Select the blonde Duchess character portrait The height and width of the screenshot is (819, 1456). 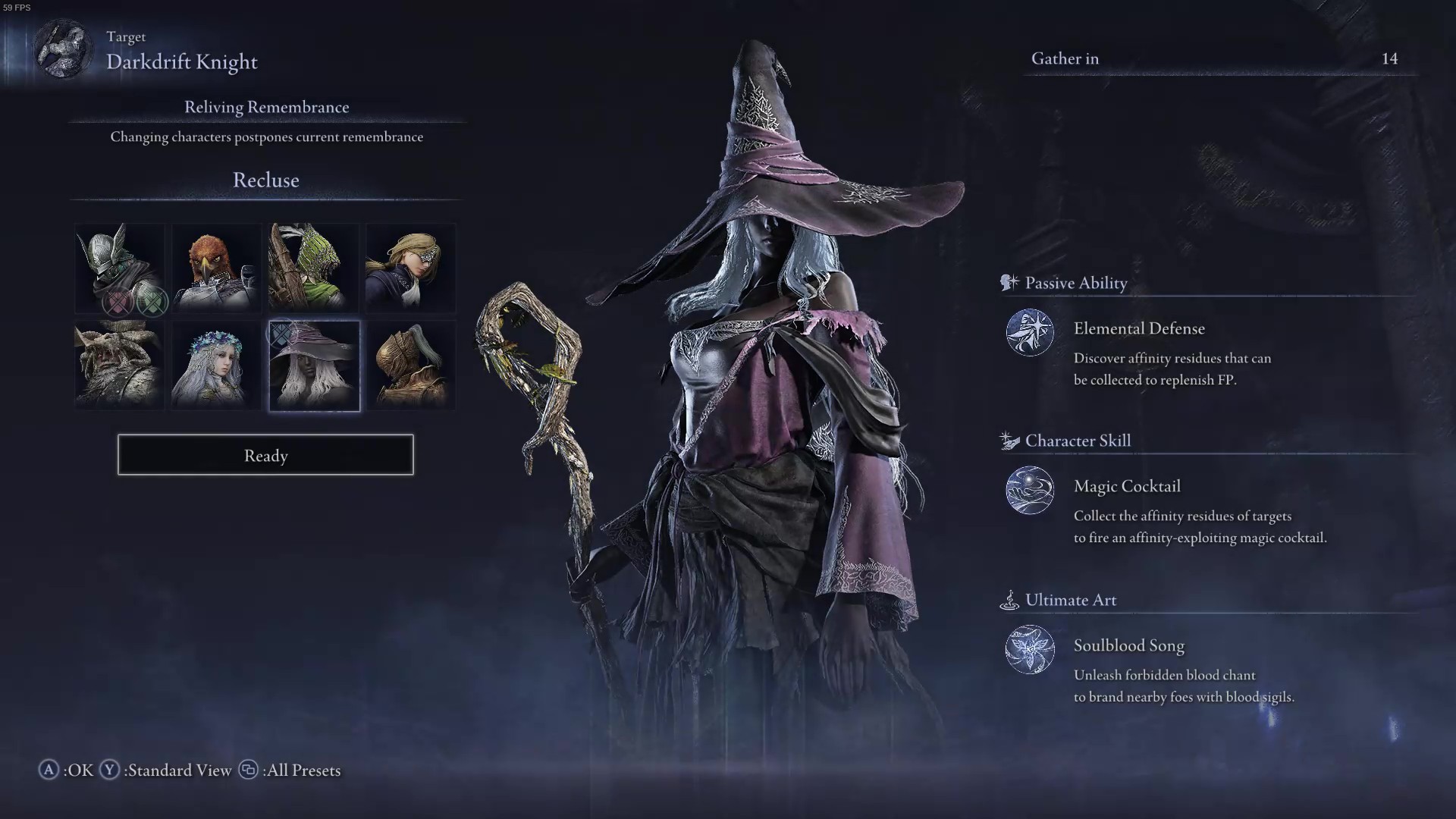[x=411, y=268]
